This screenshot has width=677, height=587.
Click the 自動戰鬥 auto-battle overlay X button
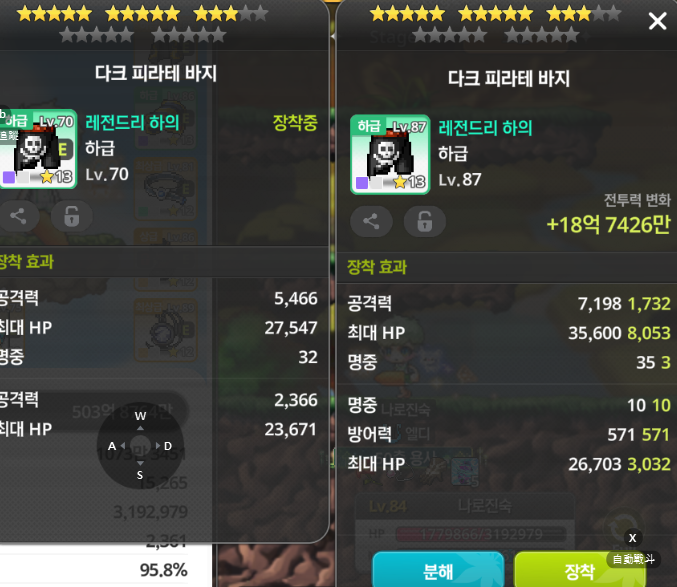click(x=632, y=538)
